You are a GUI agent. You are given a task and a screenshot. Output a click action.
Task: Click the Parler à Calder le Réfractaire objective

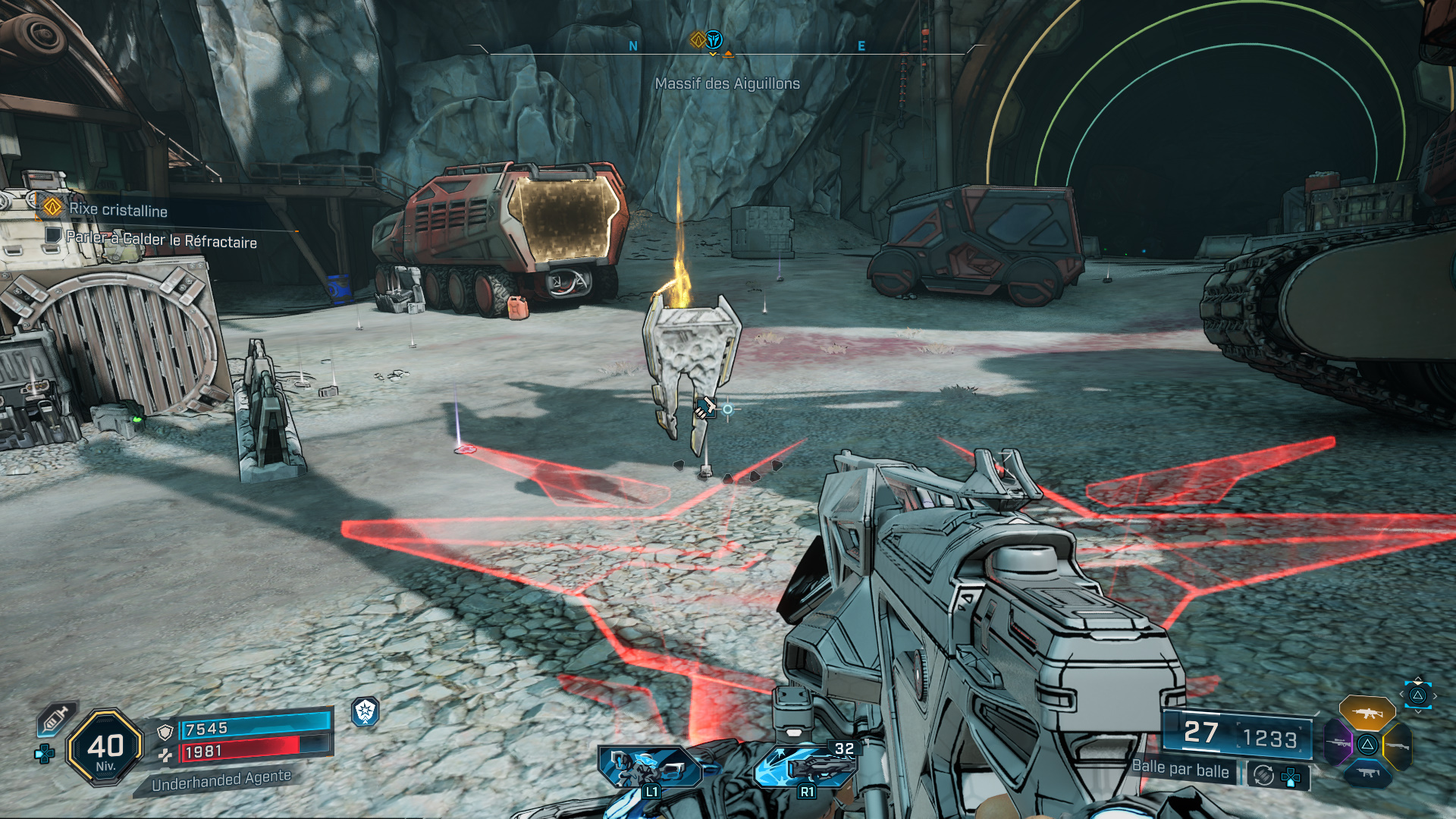click(x=161, y=240)
